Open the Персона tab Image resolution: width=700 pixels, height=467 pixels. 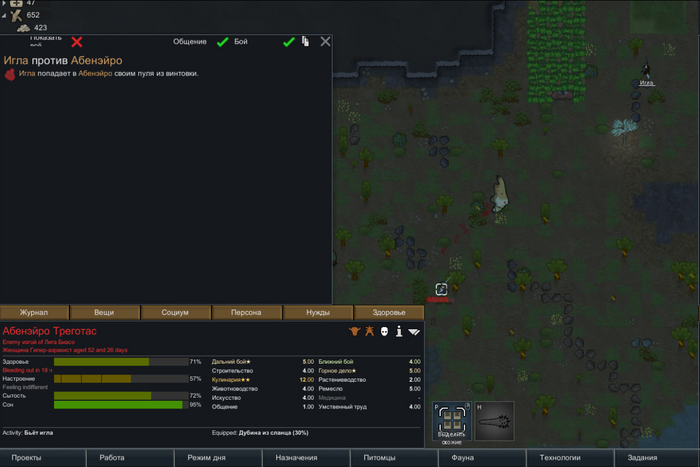point(247,312)
